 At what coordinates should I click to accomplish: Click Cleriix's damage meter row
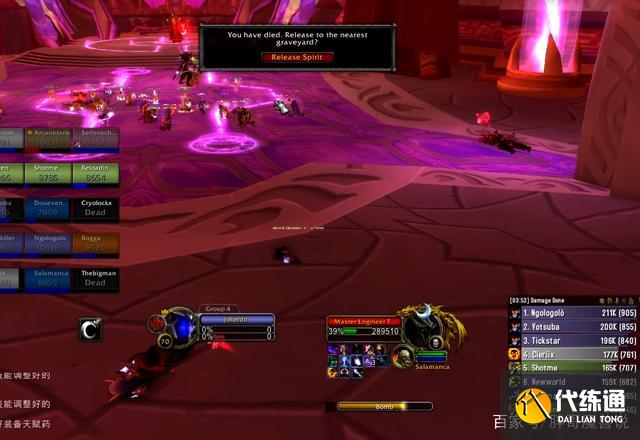562,353
